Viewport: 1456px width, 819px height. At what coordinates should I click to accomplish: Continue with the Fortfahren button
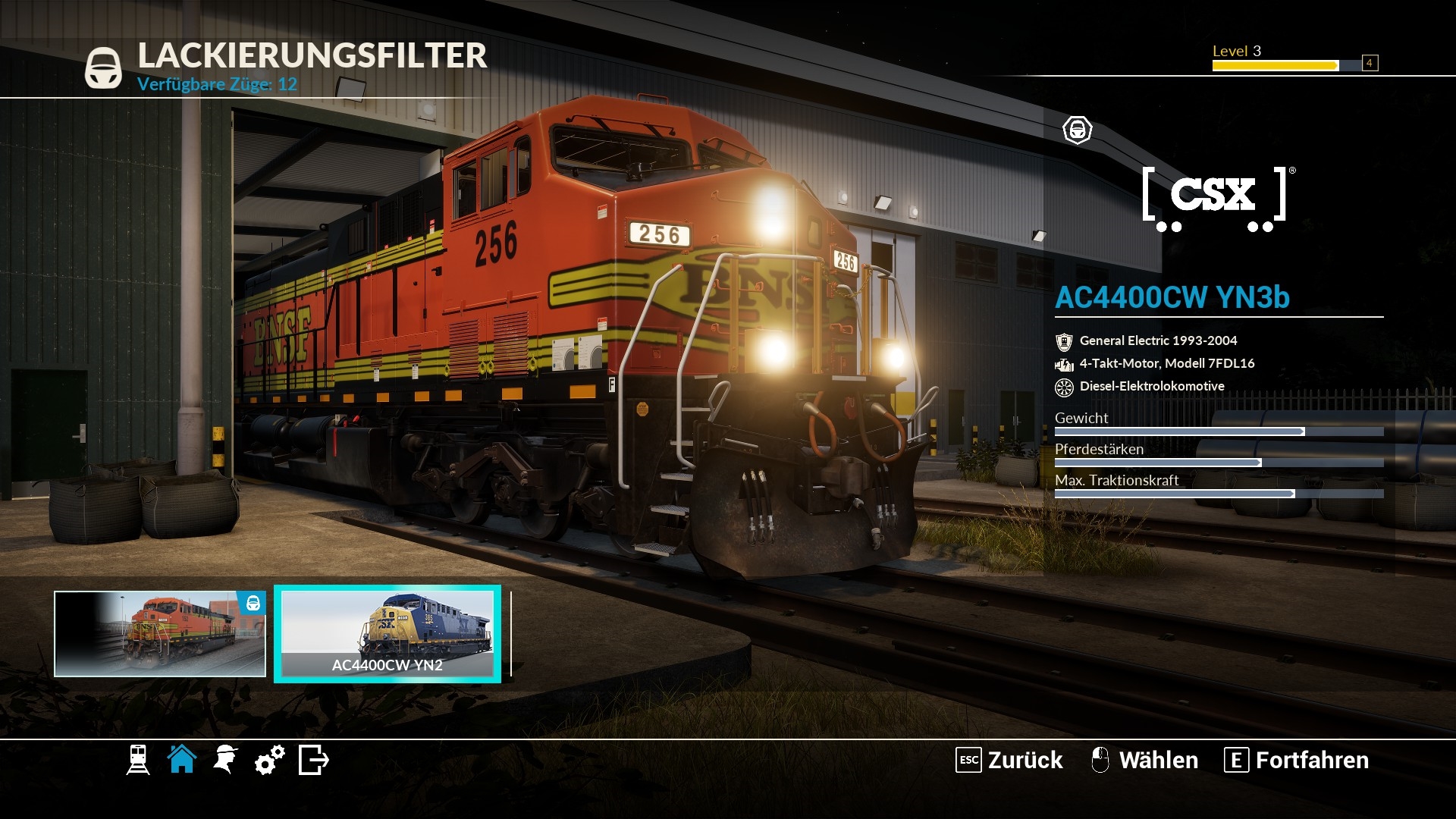[1297, 760]
